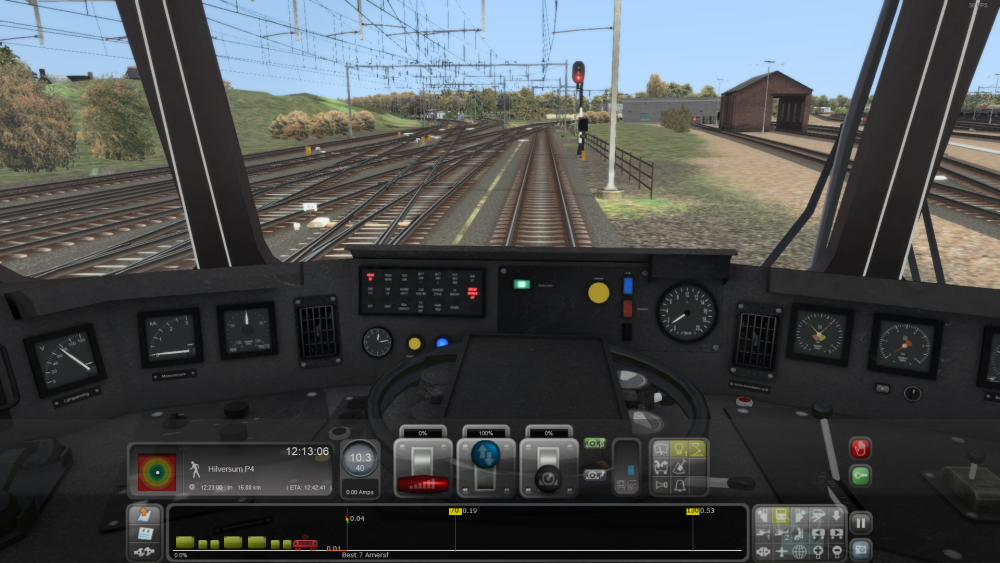Toggle the pantograph control
The height and width of the screenshot is (563, 1000).
click(x=697, y=450)
